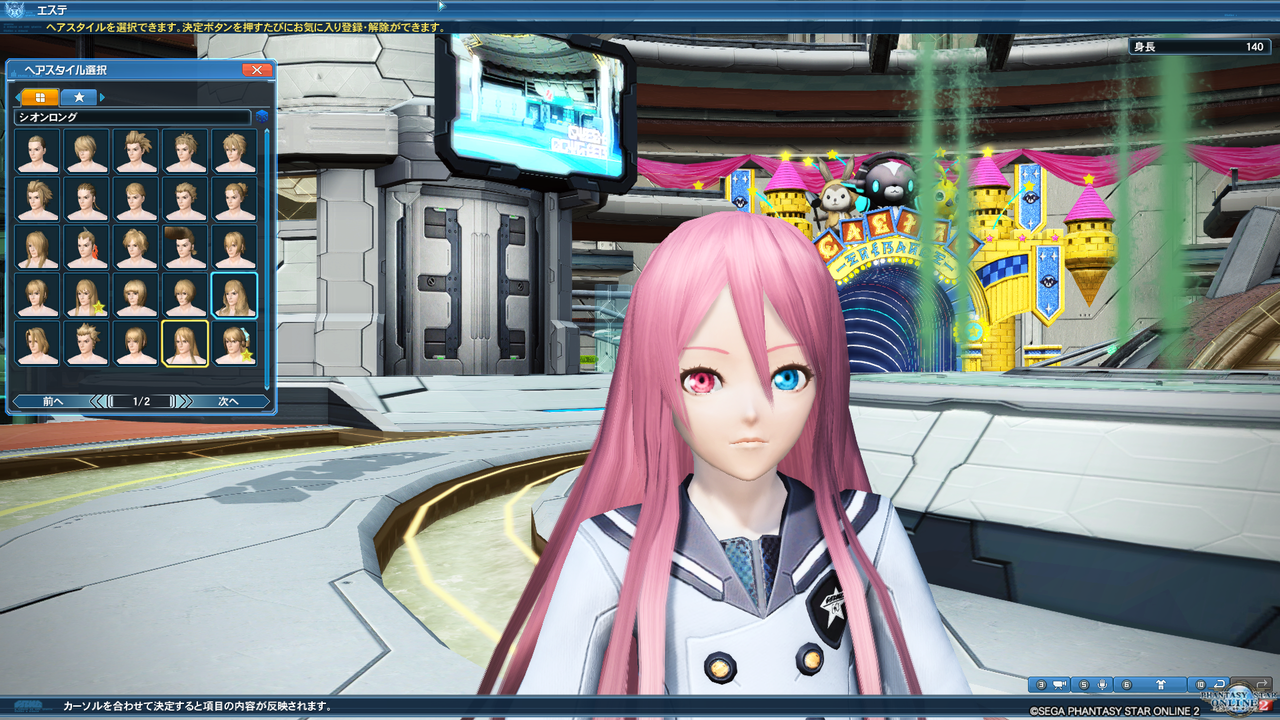Open the costume mannequin icon on bottom toolbar
1280x720 pixels.
pyautogui.click(x=1161, y=683)
